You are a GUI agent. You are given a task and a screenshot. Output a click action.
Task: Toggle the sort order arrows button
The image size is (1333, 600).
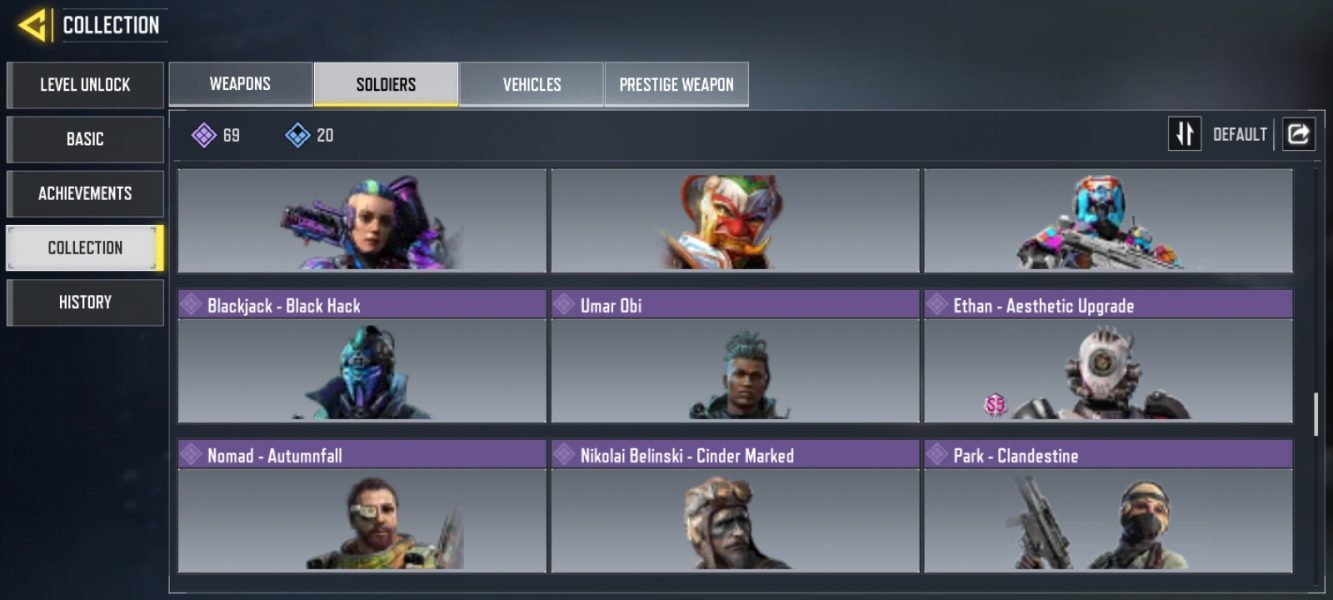click(x=1184, y=134)
